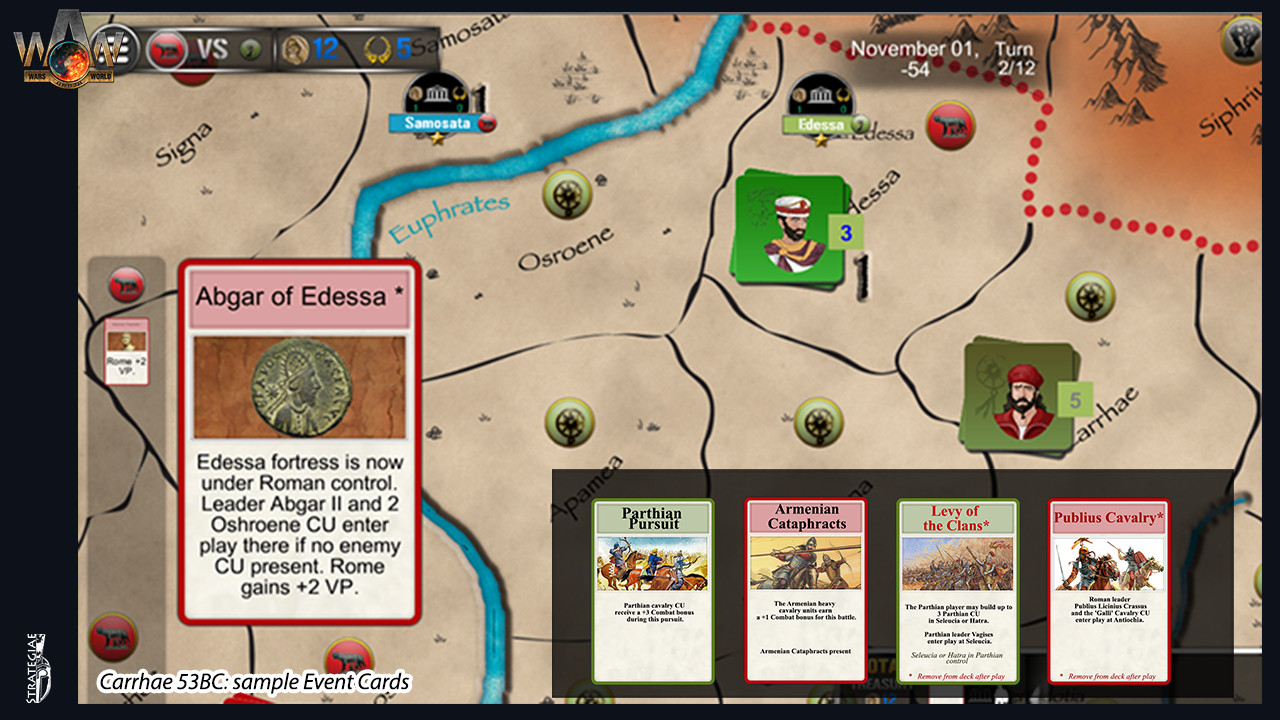
Task: Select the Edessa city name banner
Action: click(x=820, y=123)
